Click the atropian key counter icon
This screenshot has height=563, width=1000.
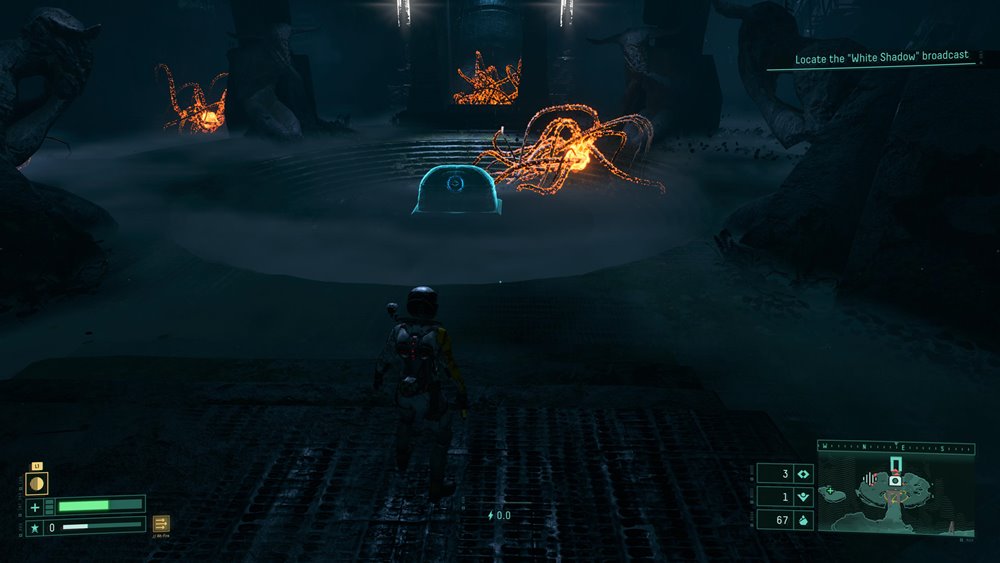[x=802, y=496]
